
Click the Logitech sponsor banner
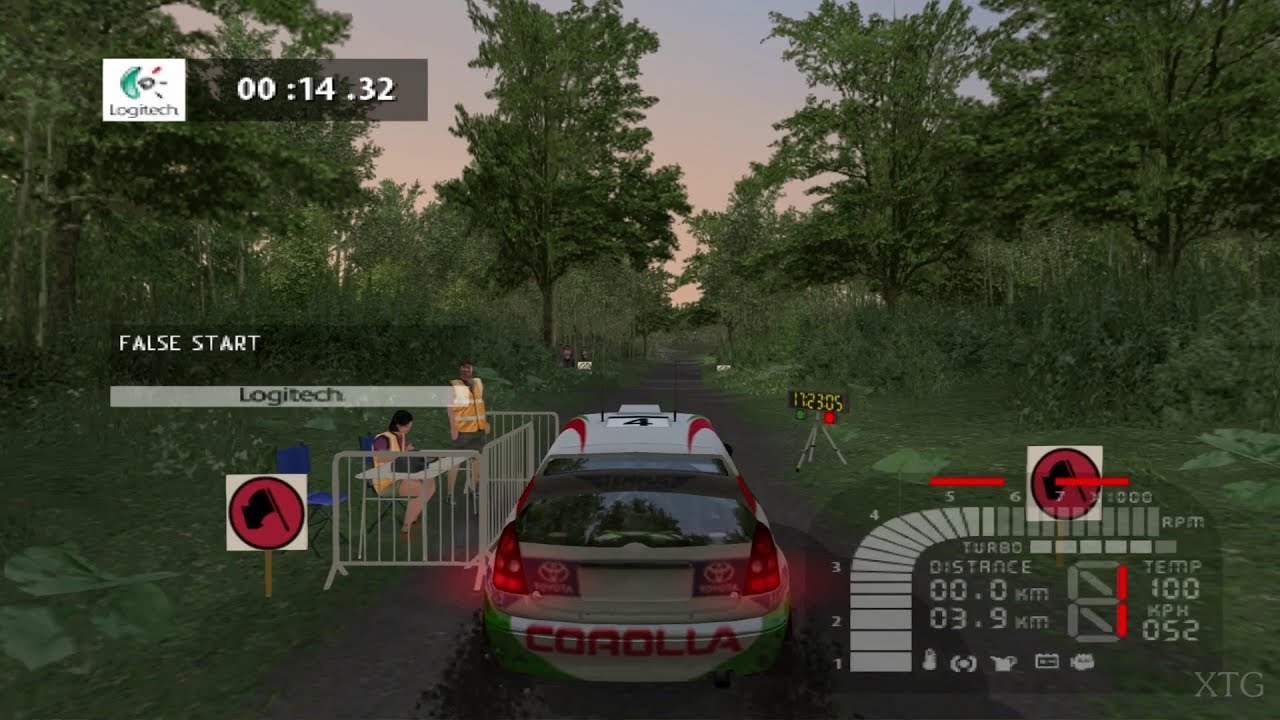pos(290,396)
